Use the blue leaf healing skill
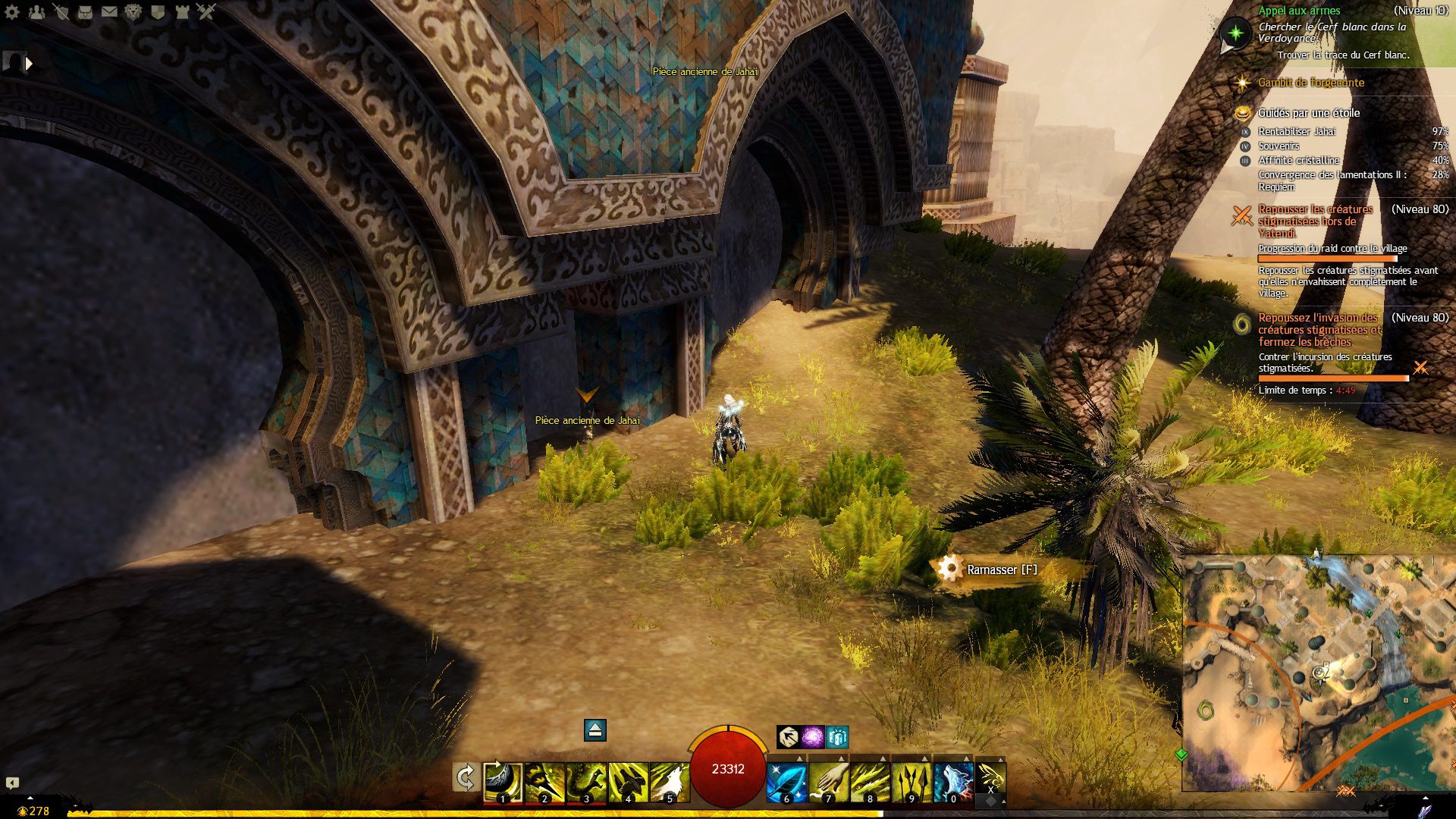1456x819 pixels. pos(786,782)
